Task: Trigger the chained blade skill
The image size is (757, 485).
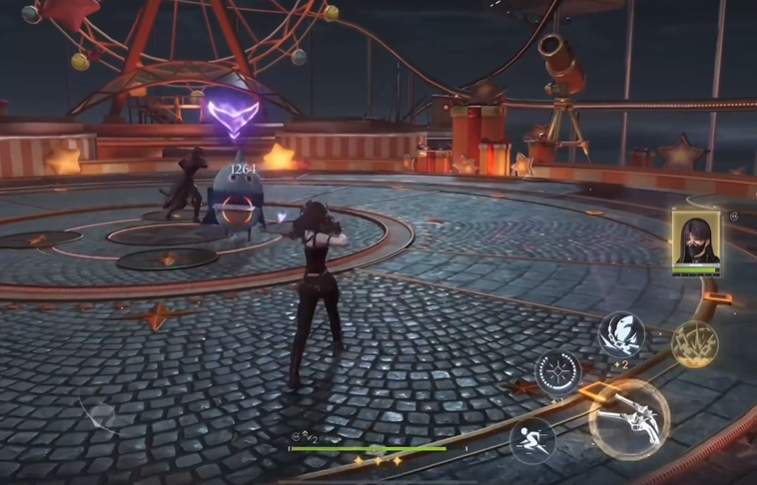Action: (621, 335)
